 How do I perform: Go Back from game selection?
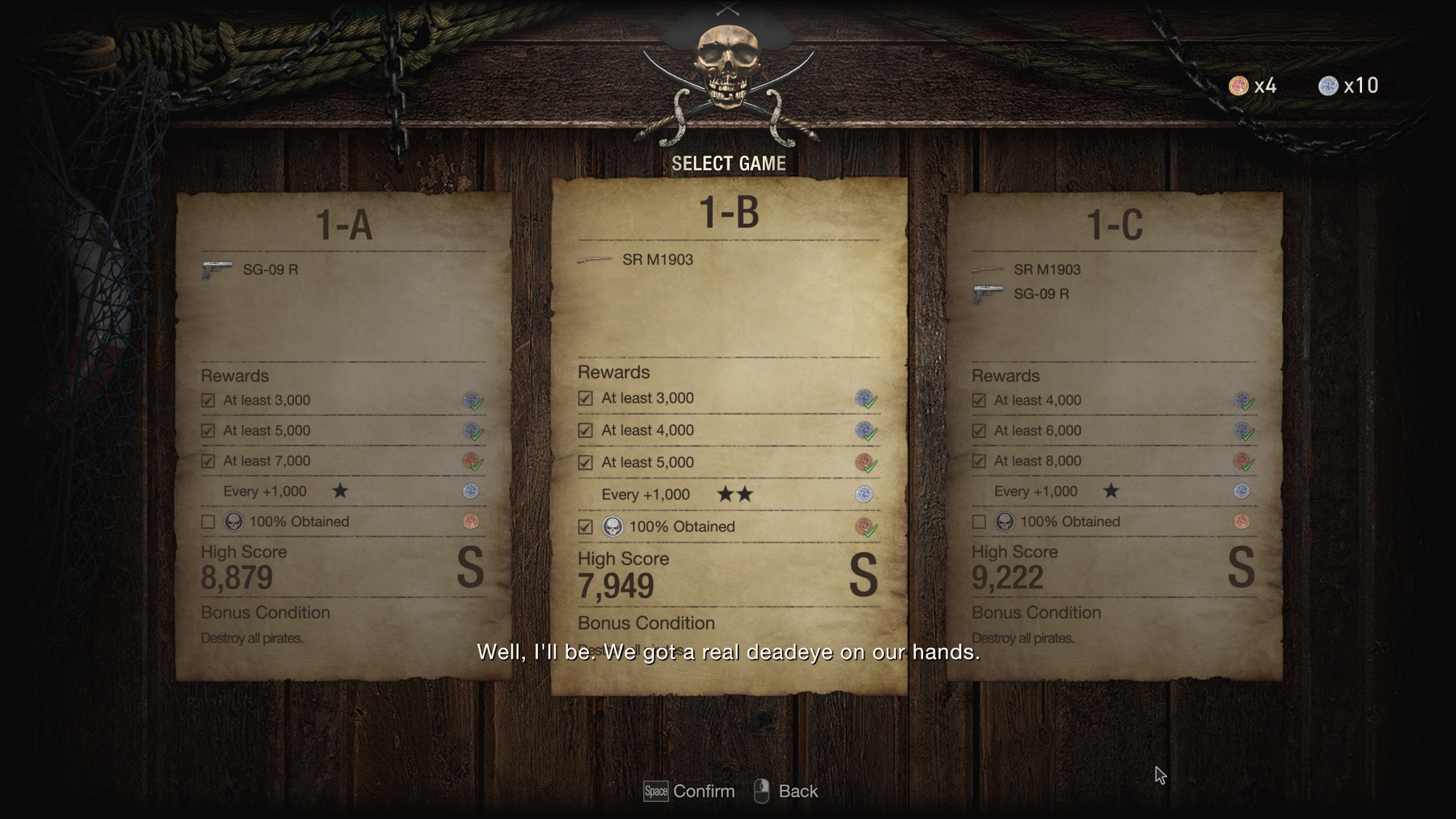786,791
